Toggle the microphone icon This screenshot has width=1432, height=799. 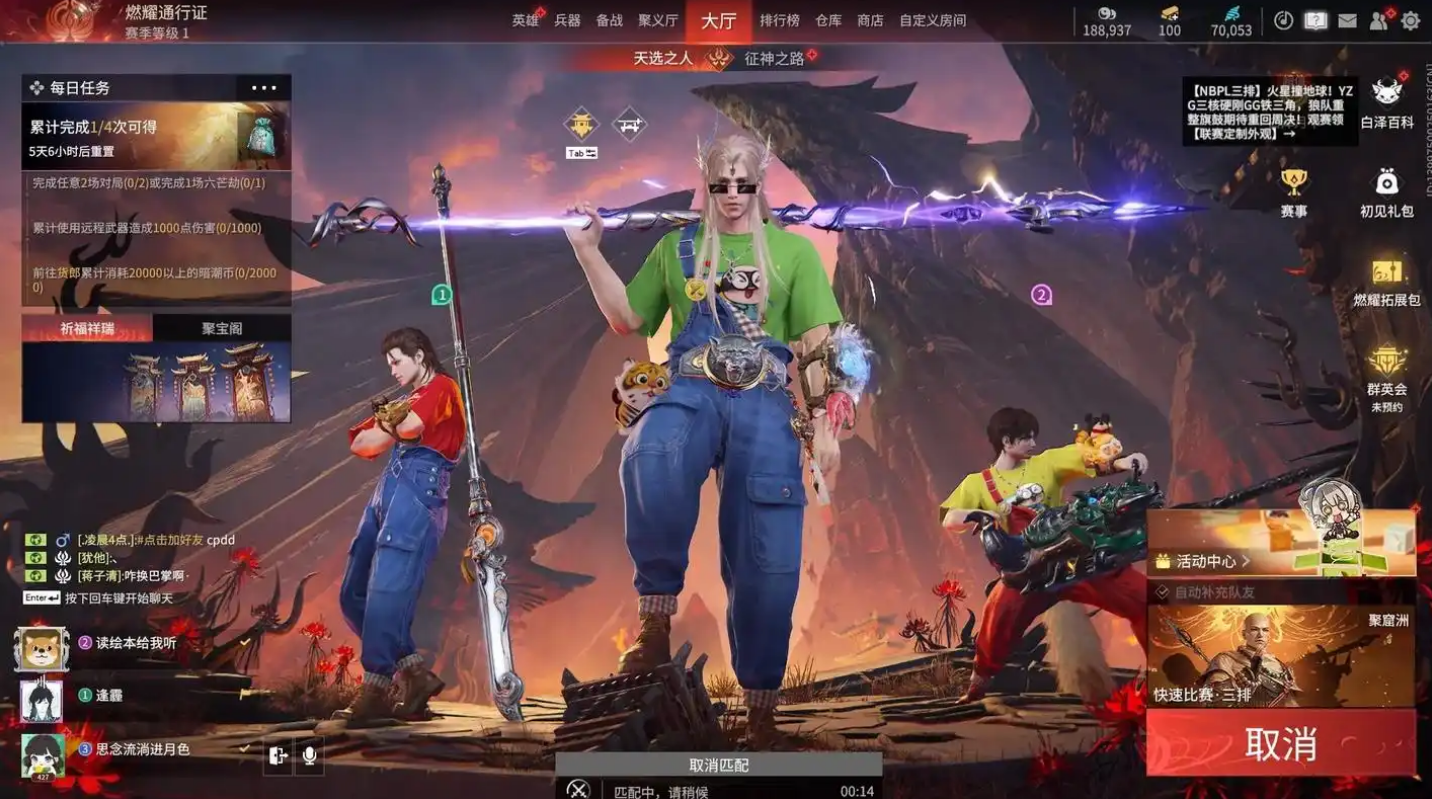click(x=309, y=756)
